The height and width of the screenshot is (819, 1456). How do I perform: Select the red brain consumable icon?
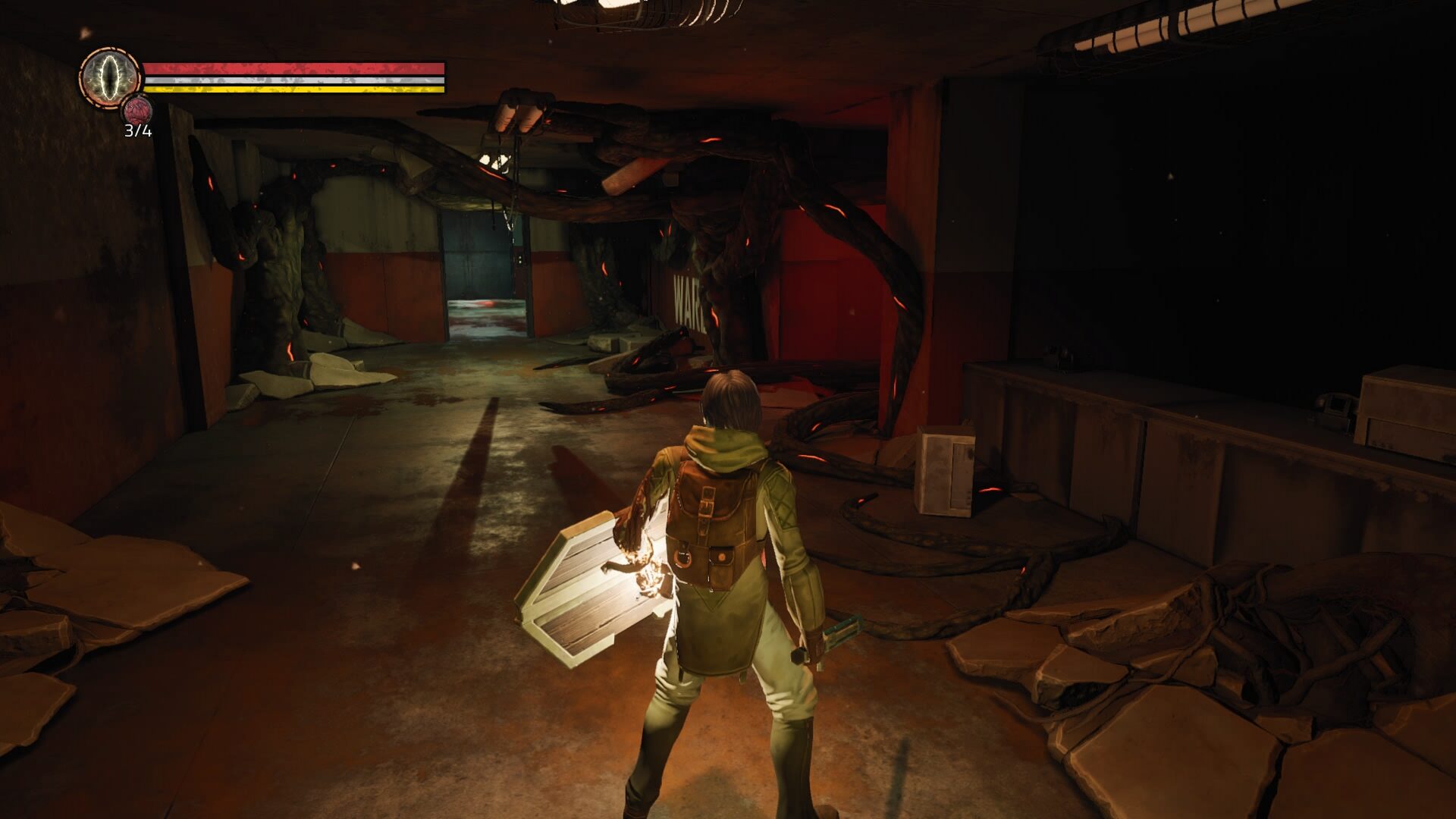coord(137,111)
